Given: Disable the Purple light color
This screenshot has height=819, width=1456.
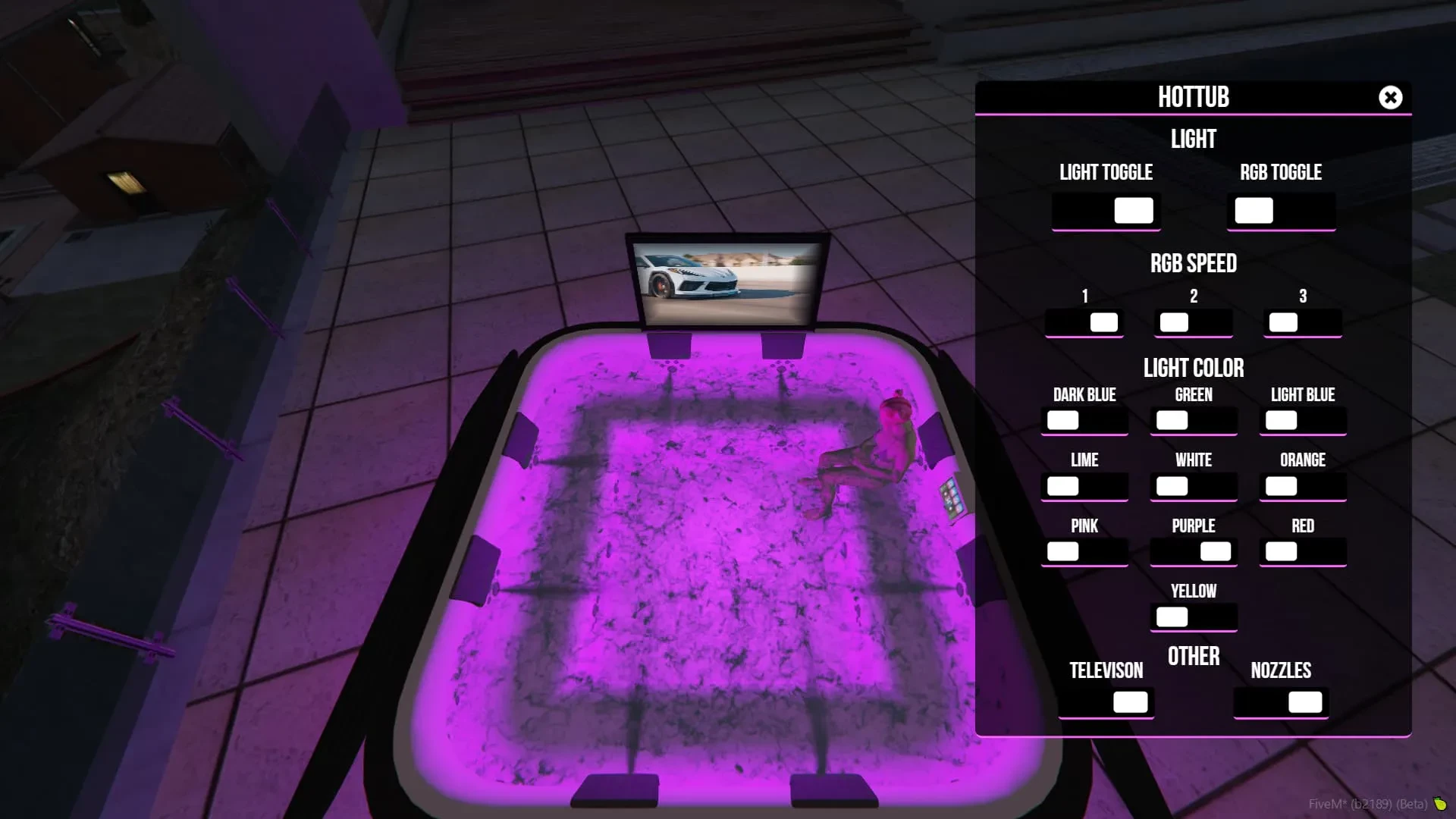Looking at the screenshot, I should pos(1194,551).
